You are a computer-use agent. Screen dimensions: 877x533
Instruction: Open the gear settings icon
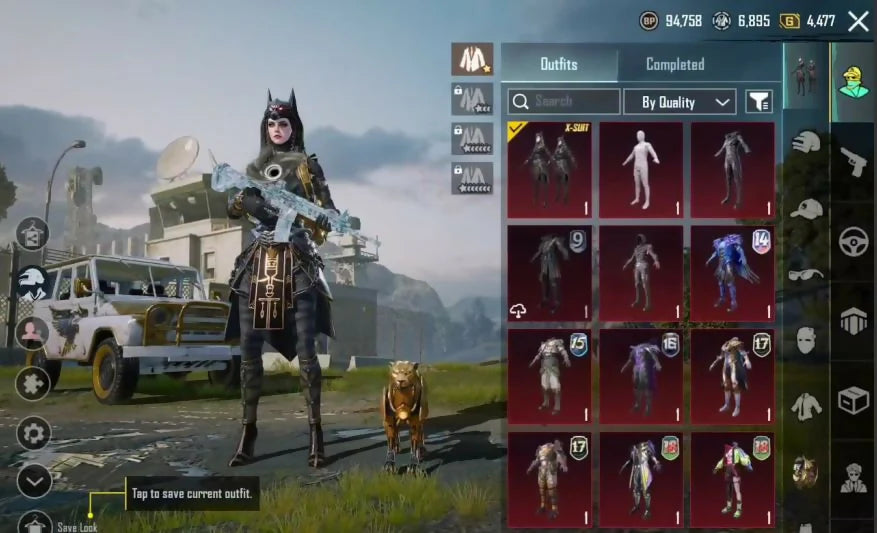[x=34, y=433]
